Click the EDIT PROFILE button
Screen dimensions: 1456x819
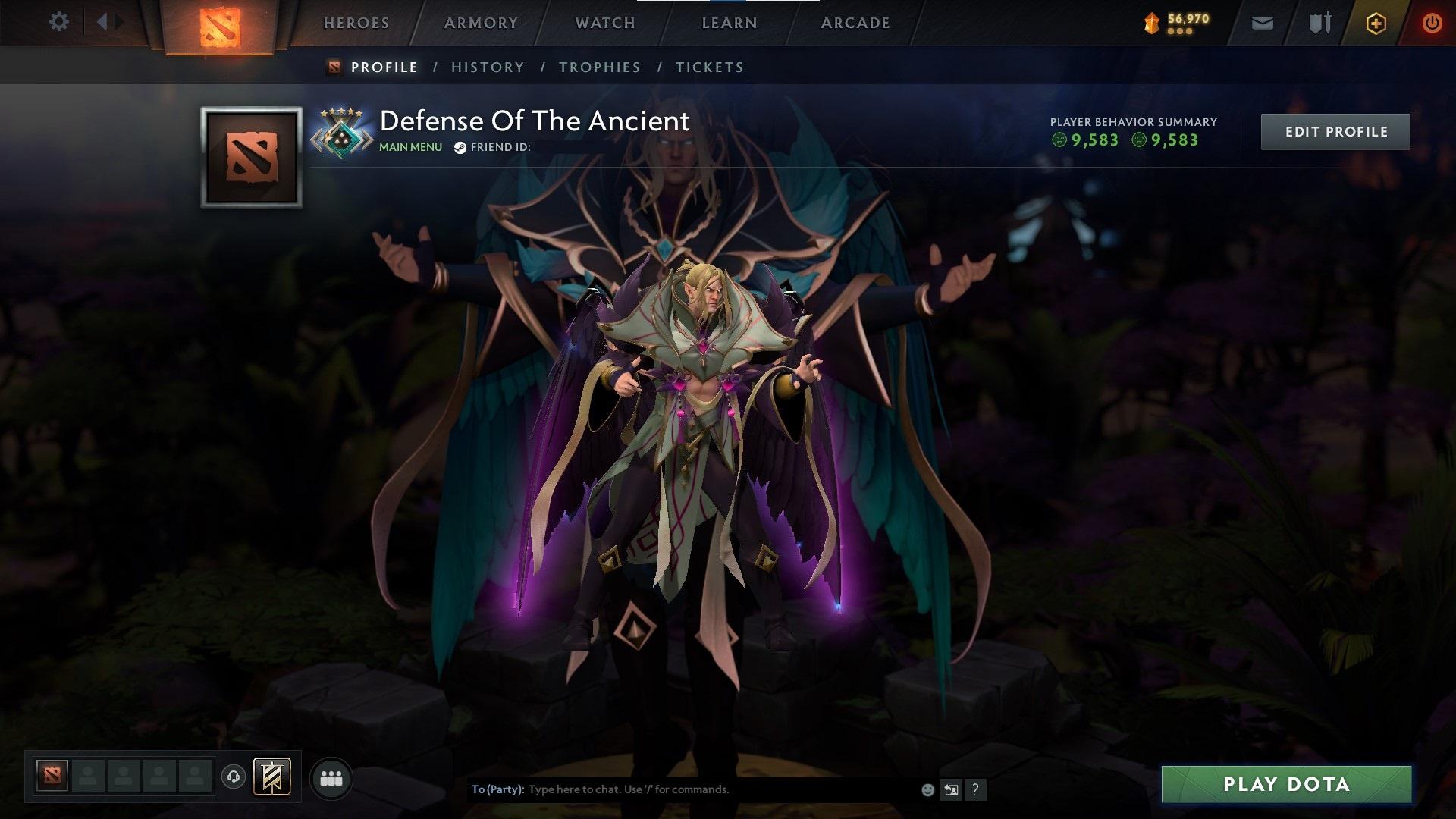[x=1335, y=131]
